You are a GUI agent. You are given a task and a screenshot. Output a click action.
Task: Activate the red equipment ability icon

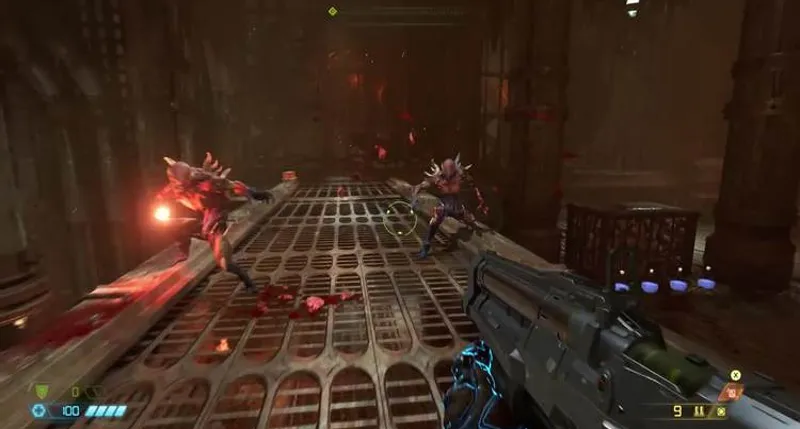tap(732, 392)
